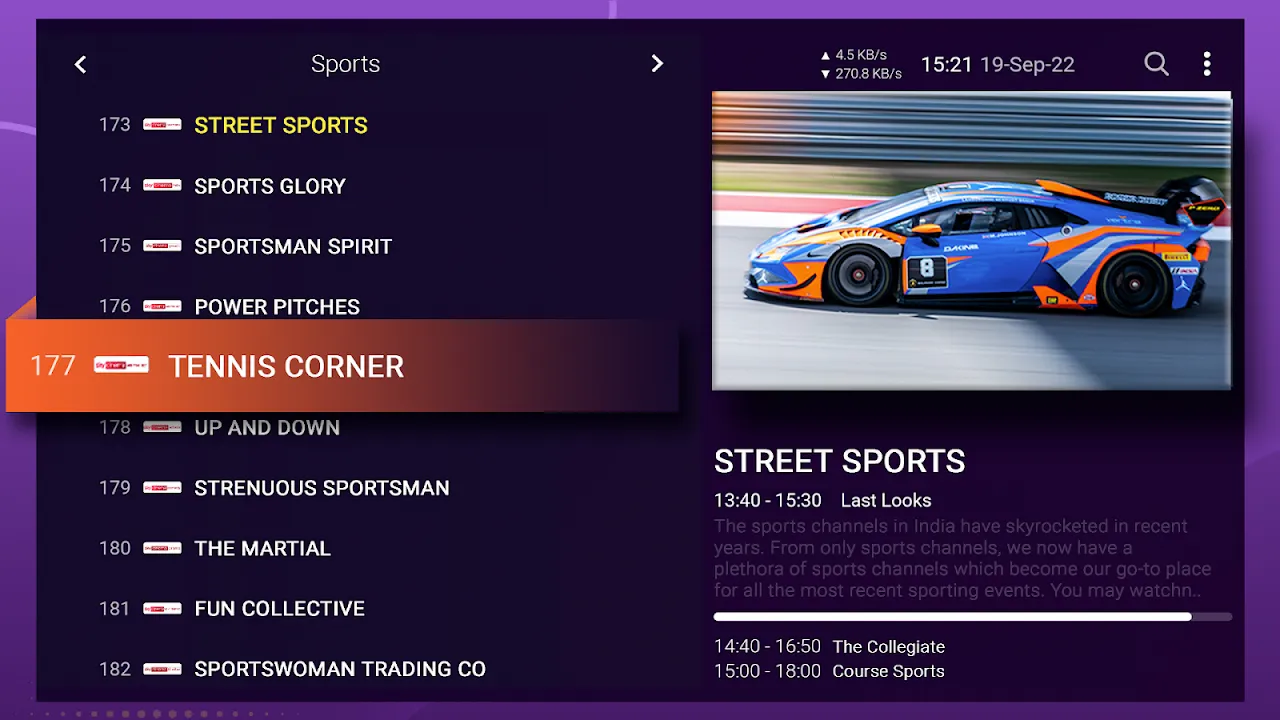Click the TENNIS CORNER channel logo
The height and width of the screenshot is (720, 1280).
(x=118, y=365)
